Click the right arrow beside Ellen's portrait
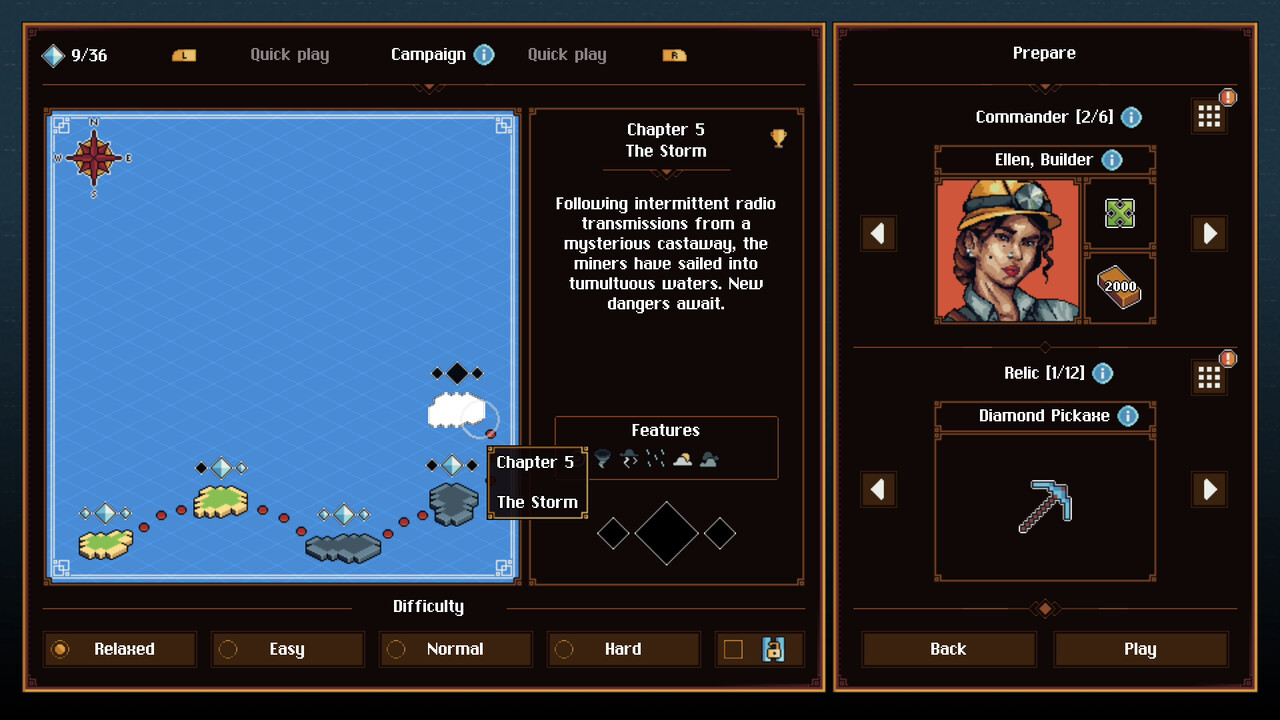Image resolution: width=1280 pixels, height=720 pixels. click(x=1208, y=233)
